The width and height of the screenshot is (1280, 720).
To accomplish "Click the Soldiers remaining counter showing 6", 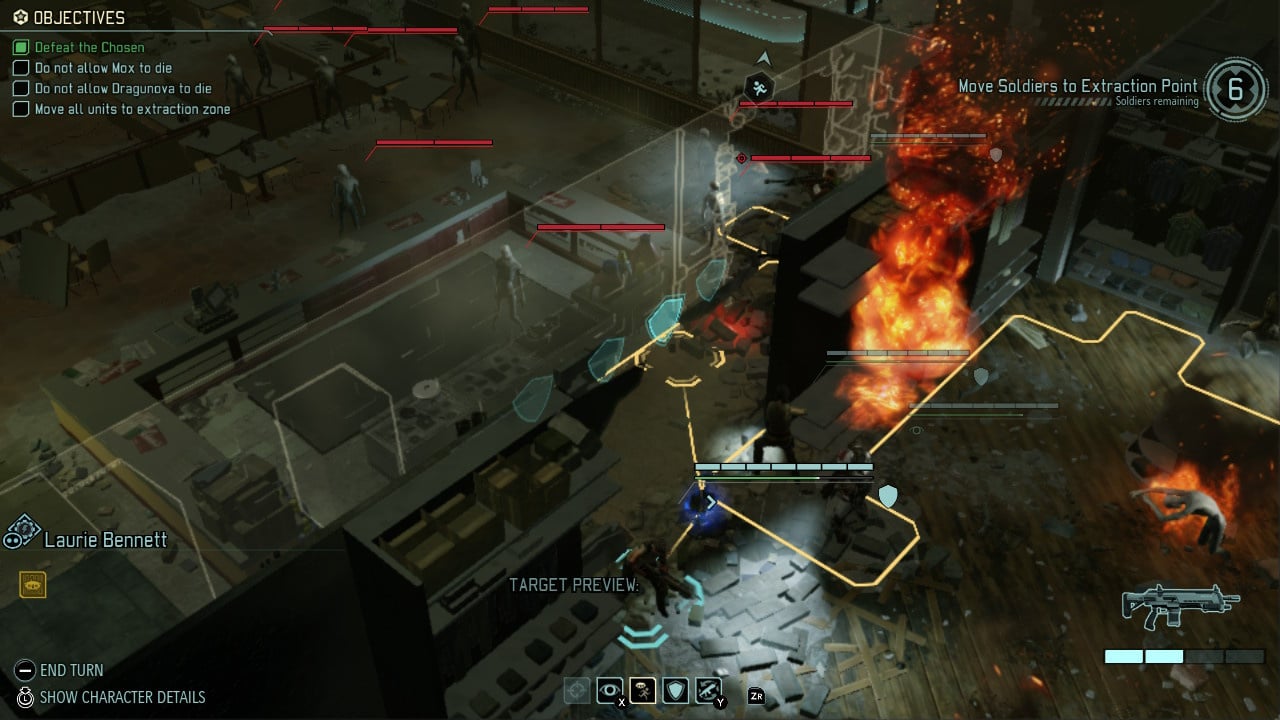I will [x=1237, y=88].
